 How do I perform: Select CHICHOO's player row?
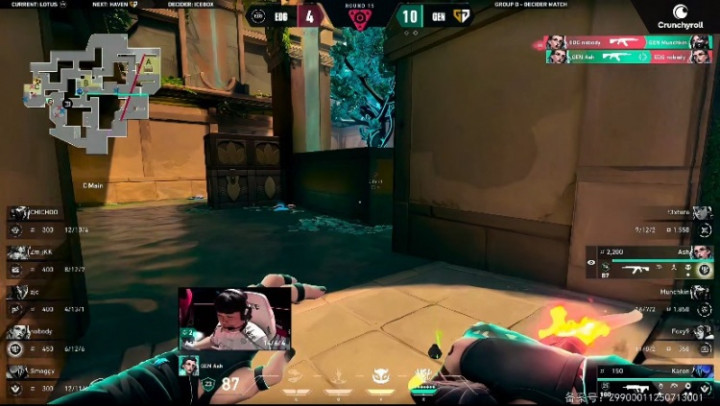click(x=45, y=220)
